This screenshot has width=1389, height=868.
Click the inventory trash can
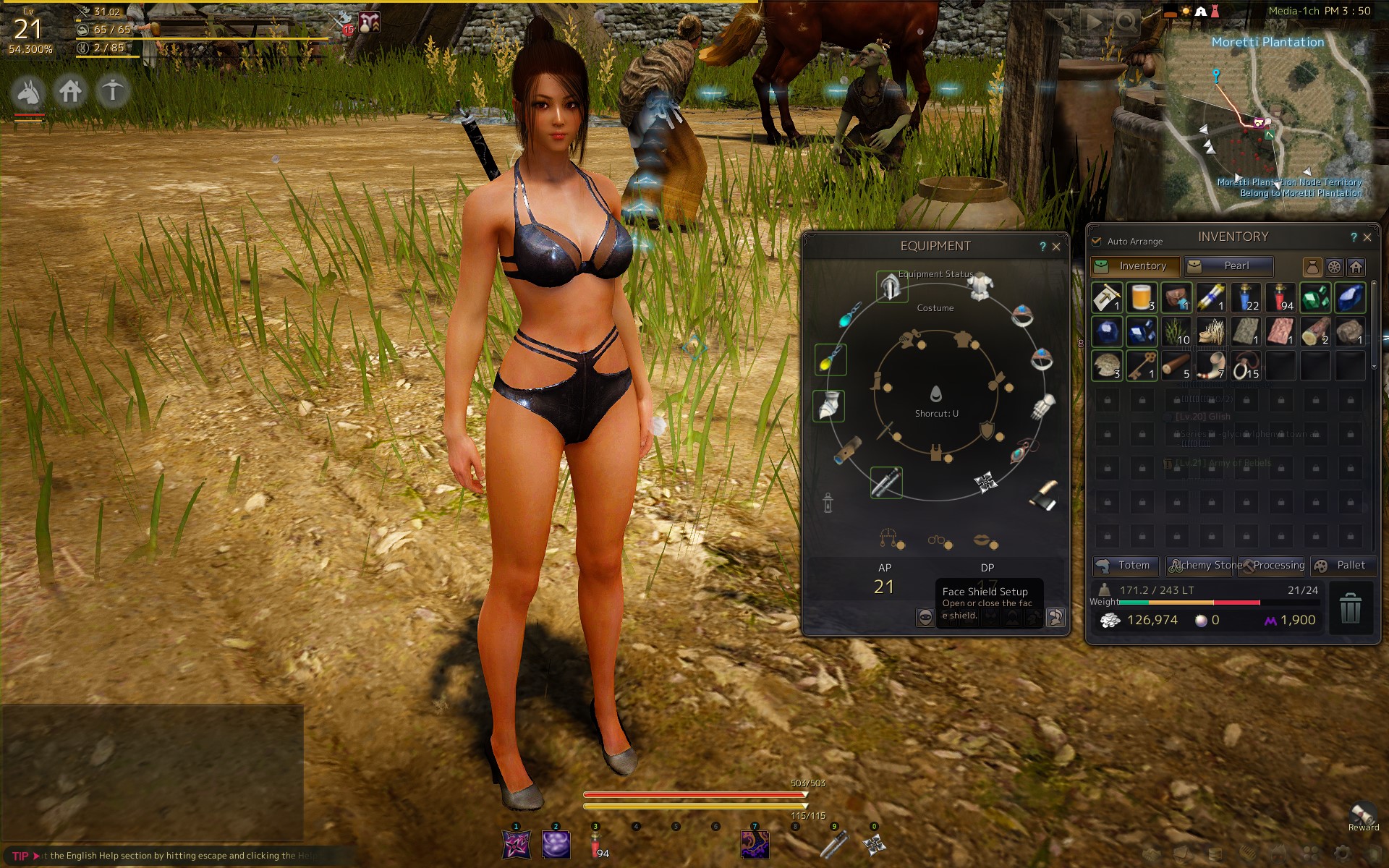[1350, 608]
